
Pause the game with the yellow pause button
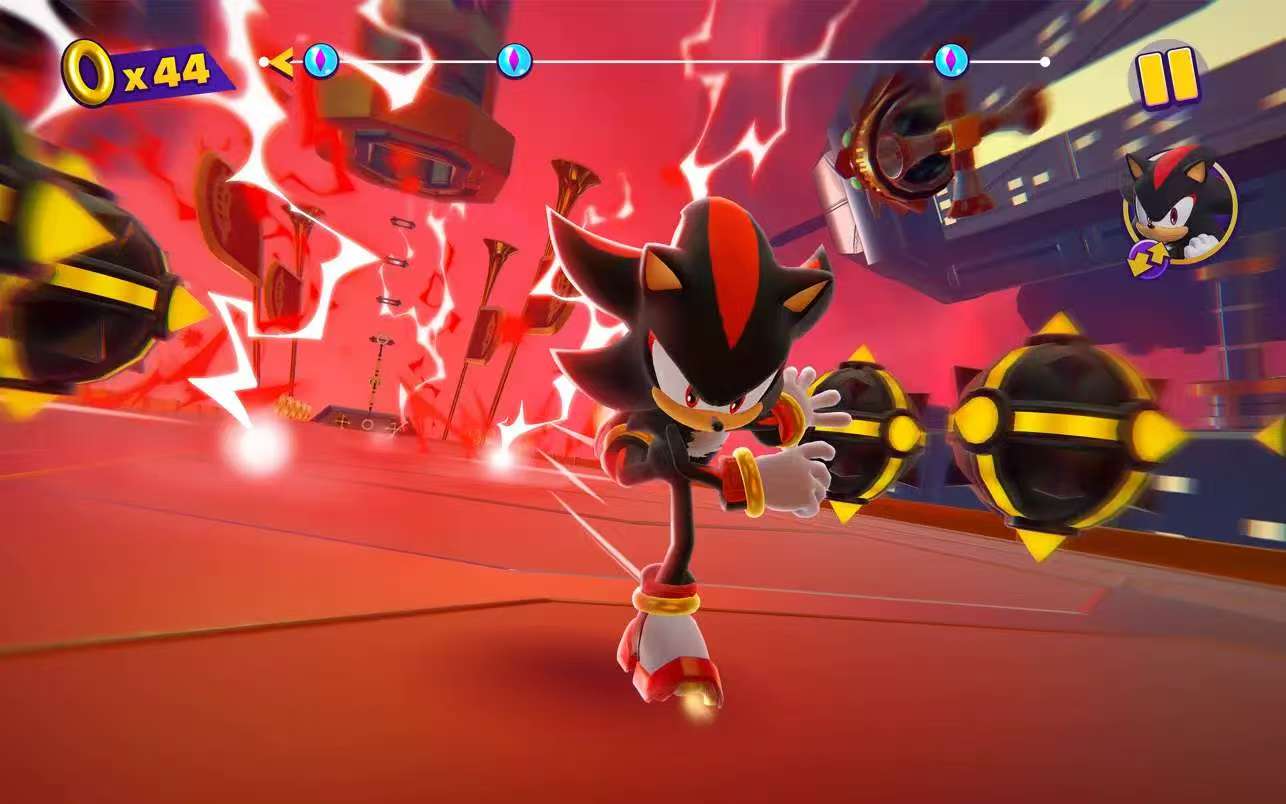[x=1168, y=77]
